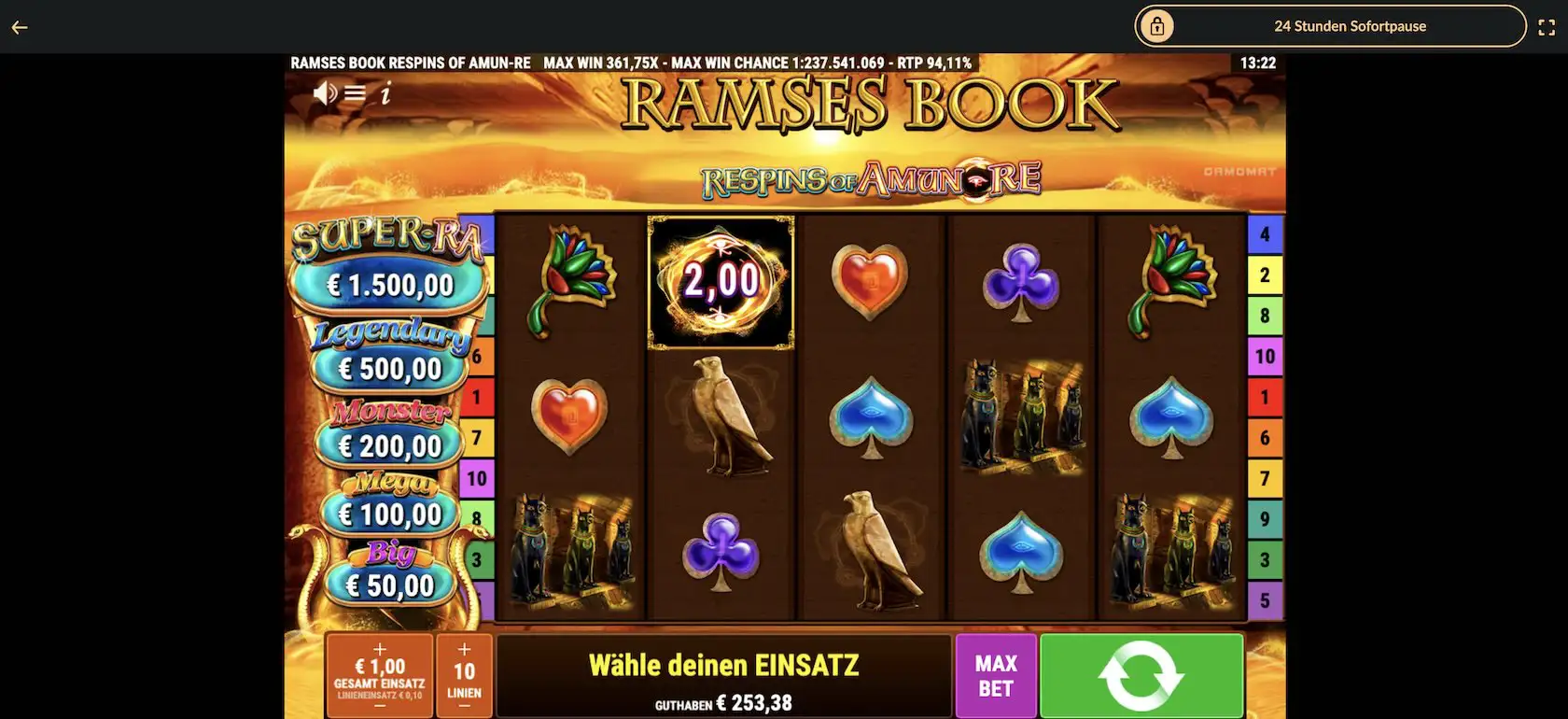This screenshot has height=719, width=1568.
Task: Mute the game sound
Action: pyautogui.click(x=324, y=92)
